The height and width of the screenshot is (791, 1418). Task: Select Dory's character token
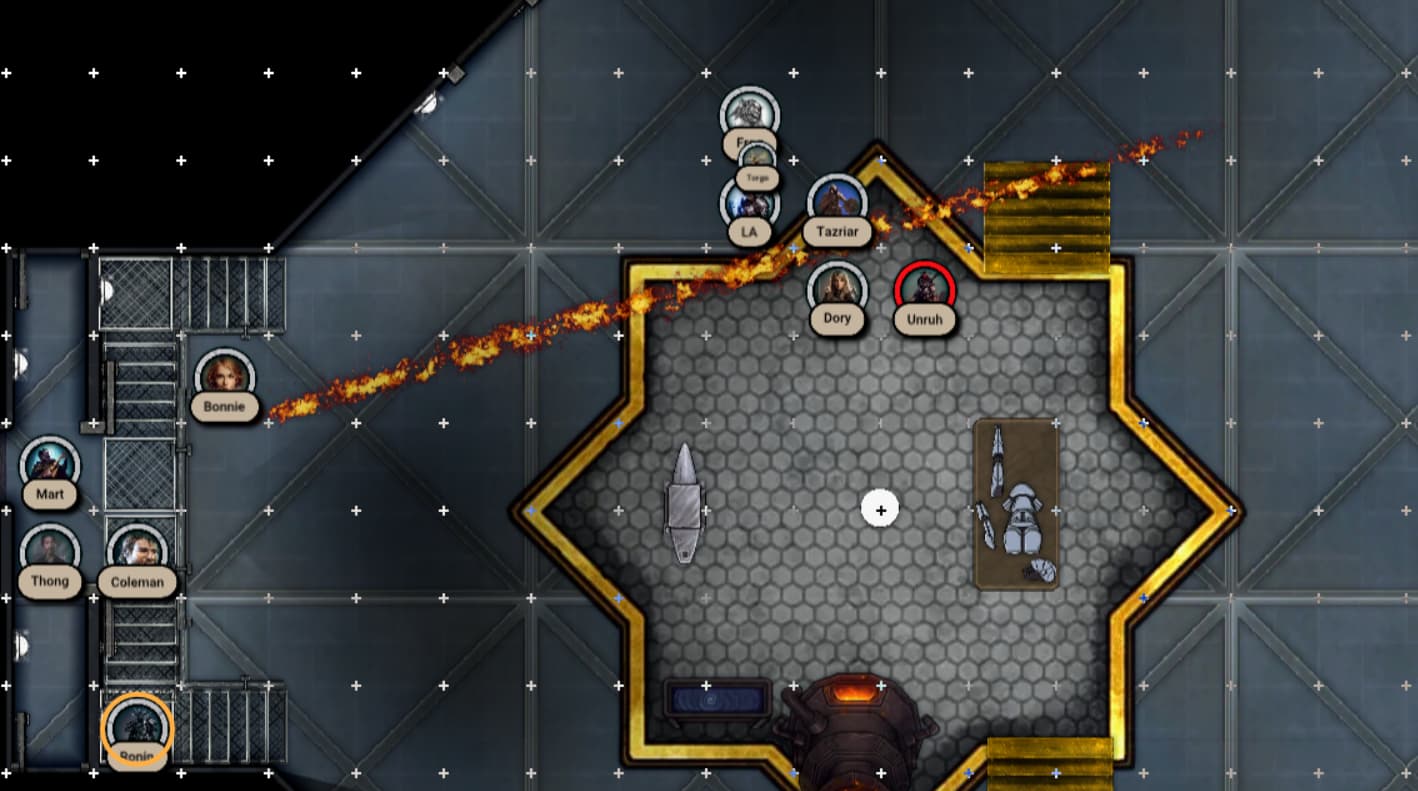click(x=837, y=290)
